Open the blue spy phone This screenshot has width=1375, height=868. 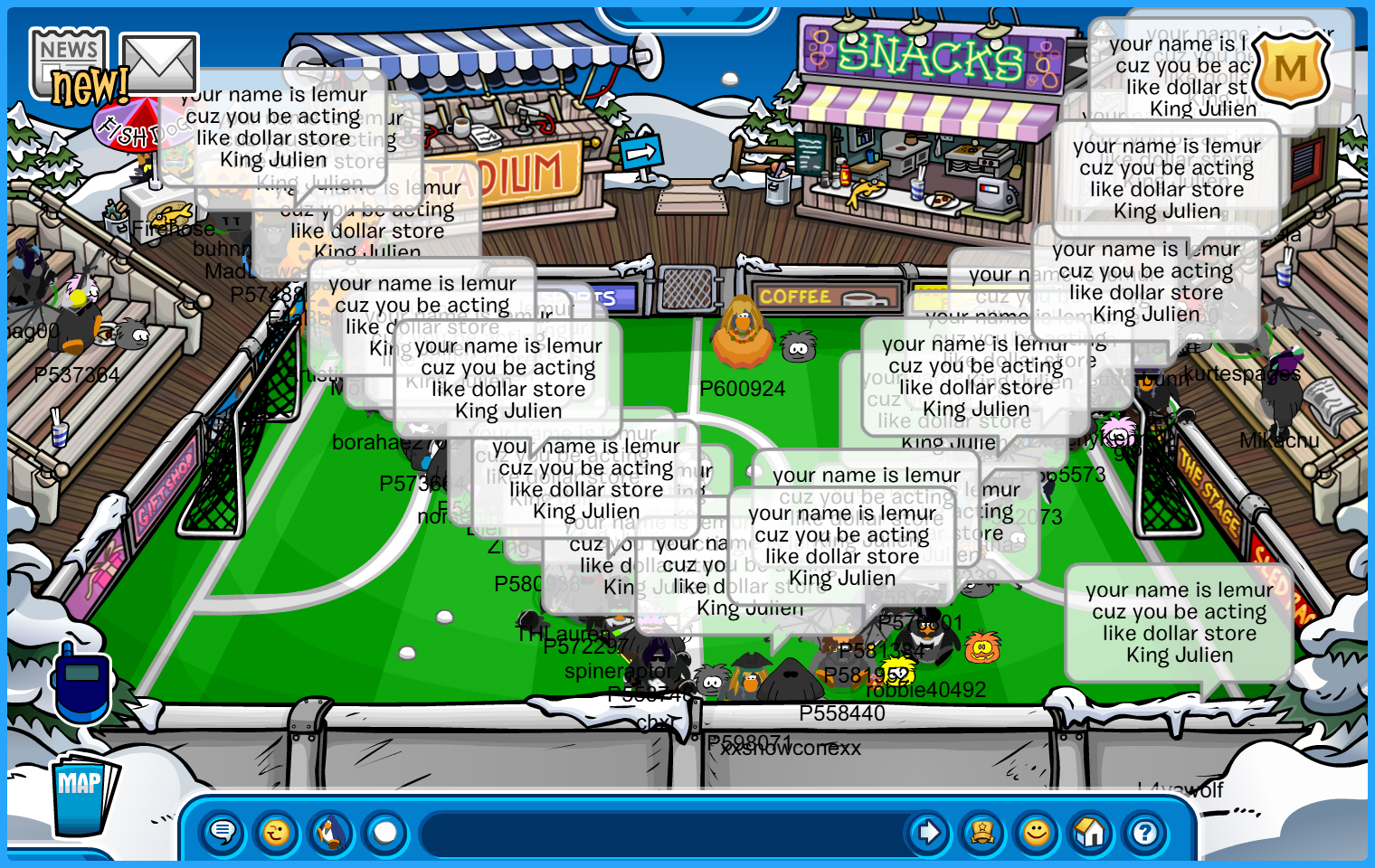[81, 683]
